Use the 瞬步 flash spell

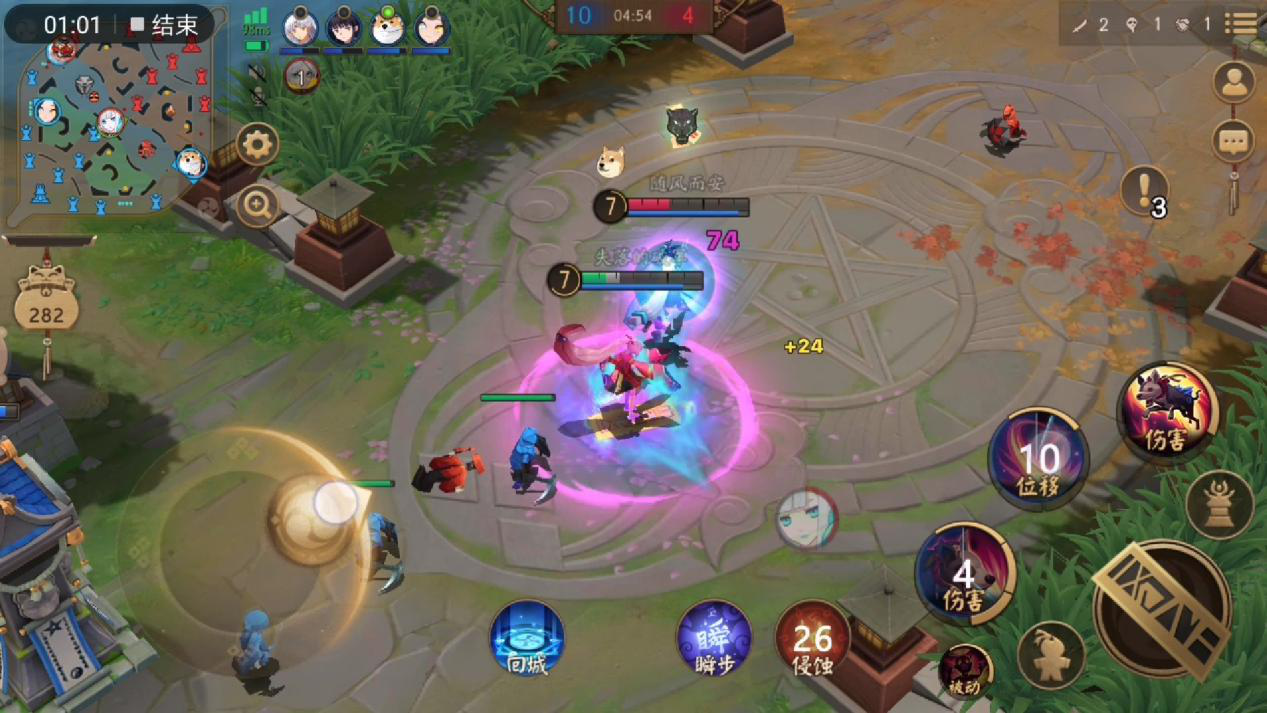713,638
